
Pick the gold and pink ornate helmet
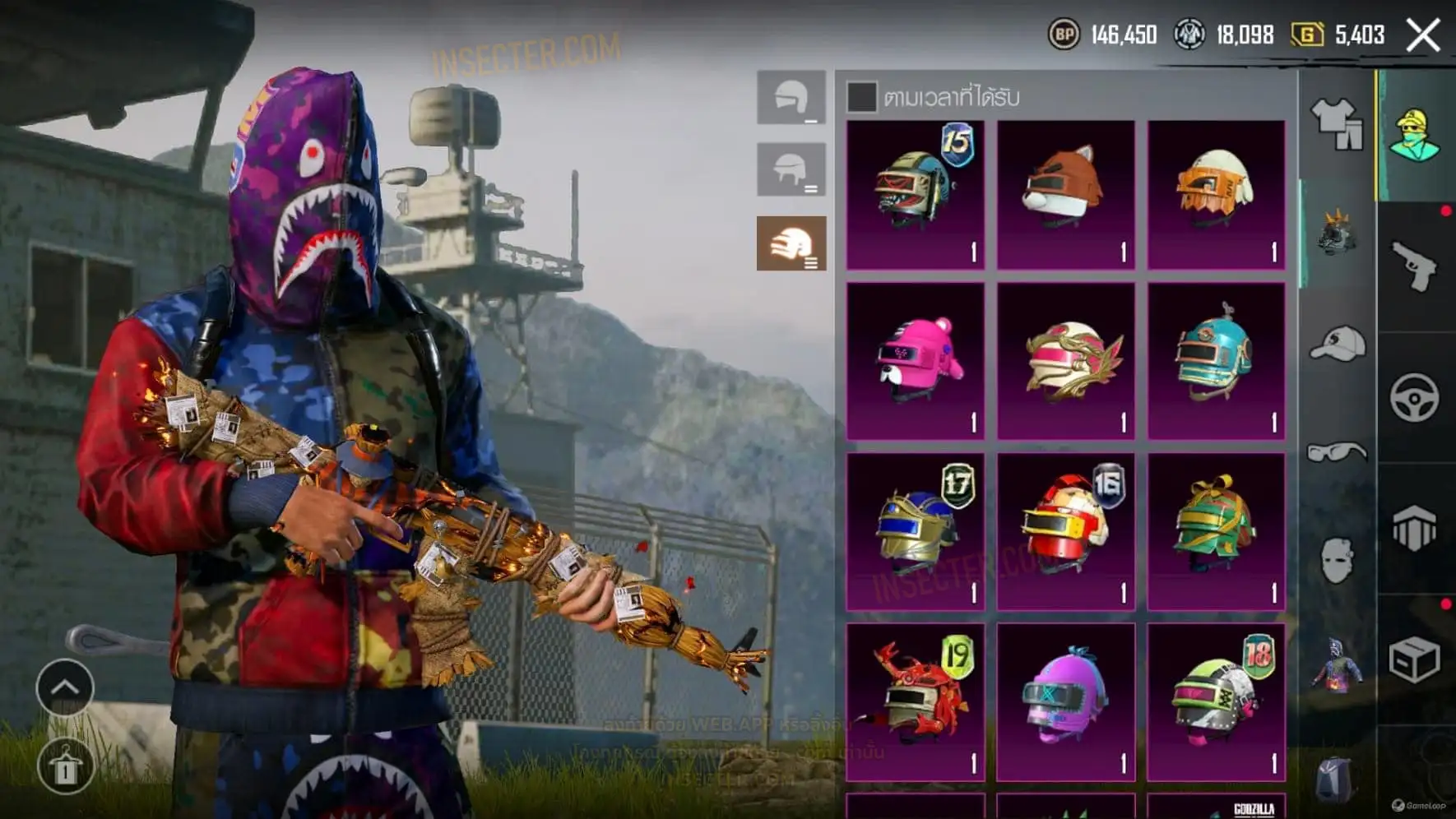coord(1065,360)
